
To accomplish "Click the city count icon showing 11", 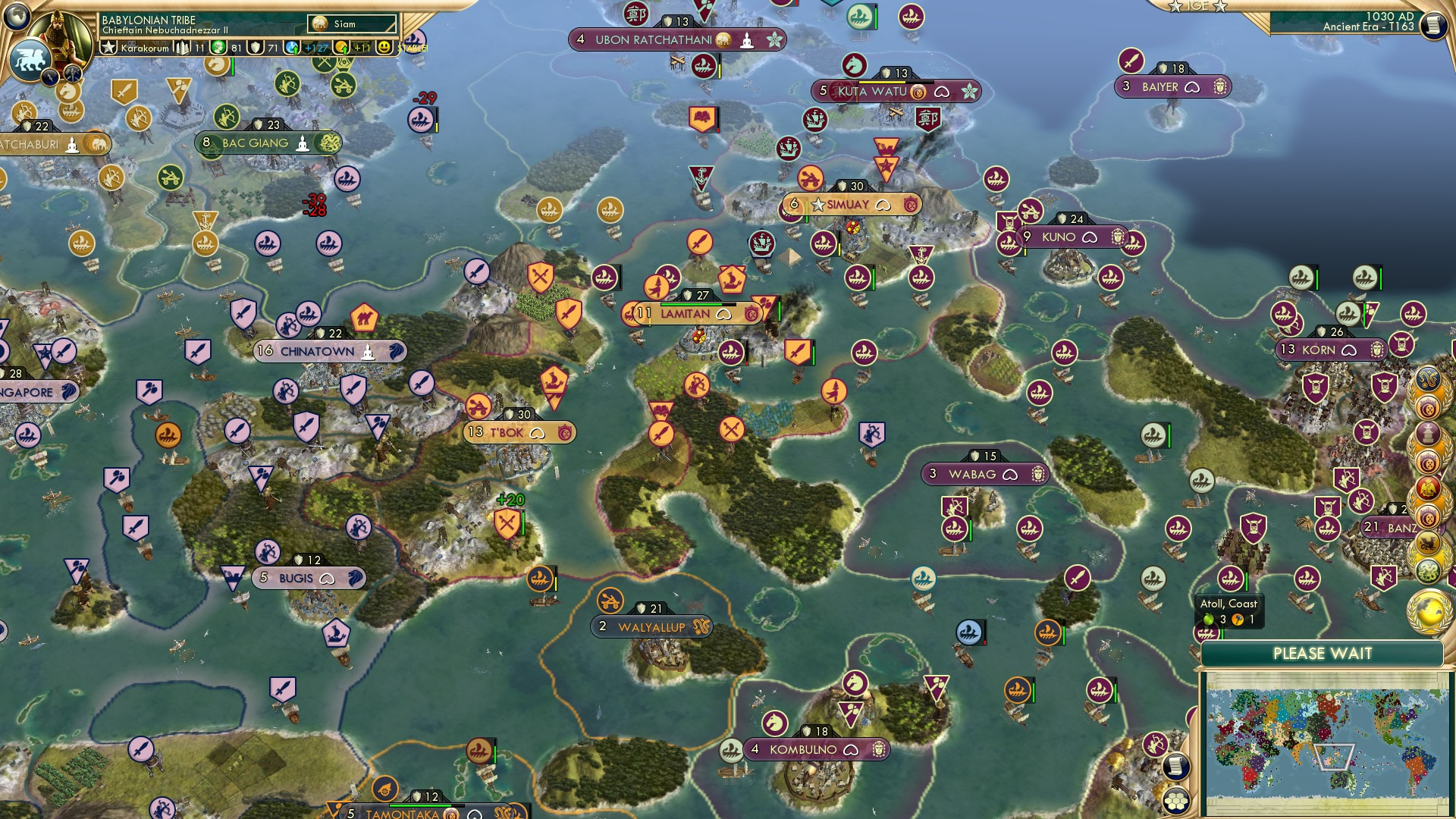I will (183, 48).
